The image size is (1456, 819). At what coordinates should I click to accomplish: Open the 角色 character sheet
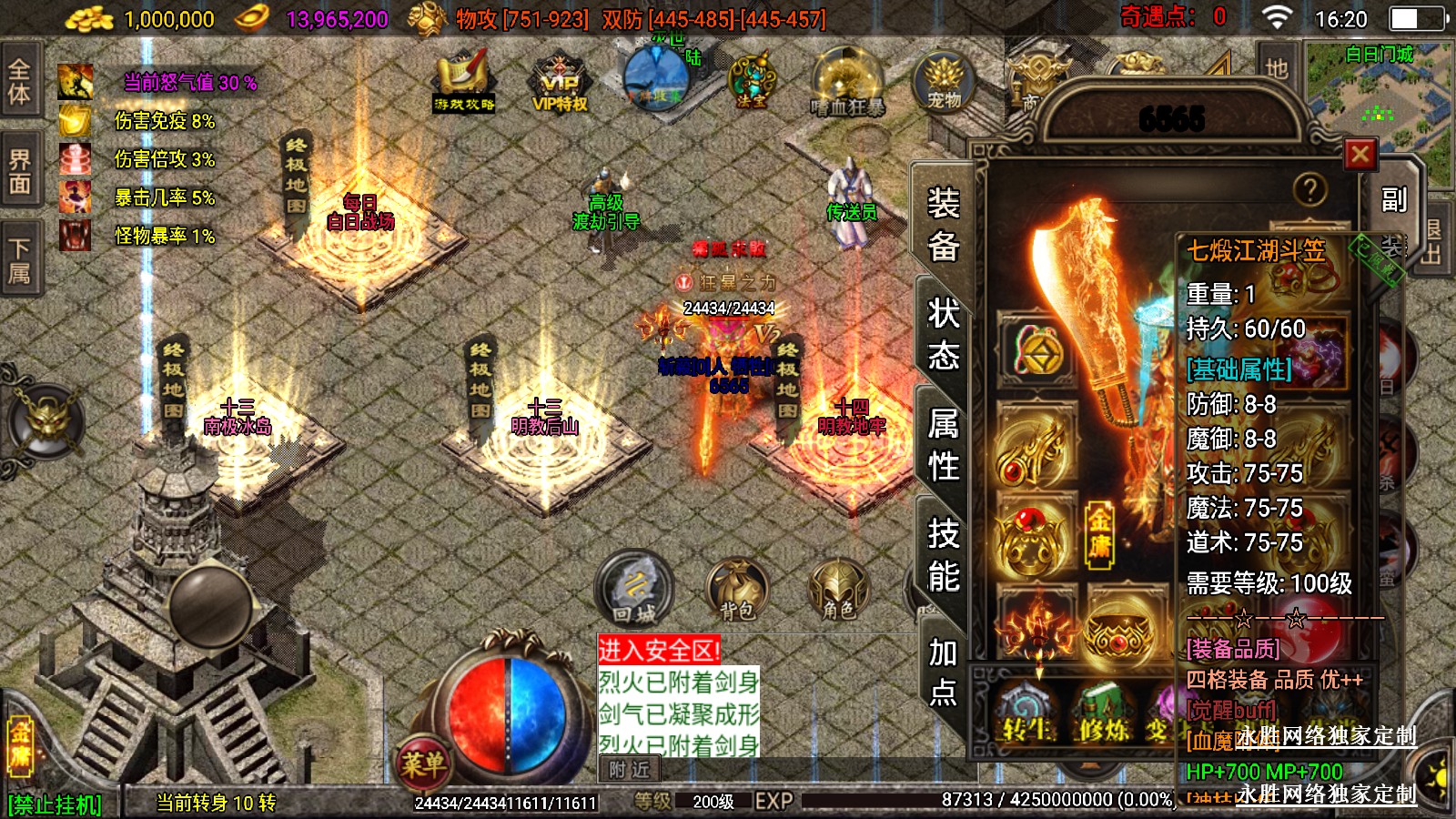(838, 590)
